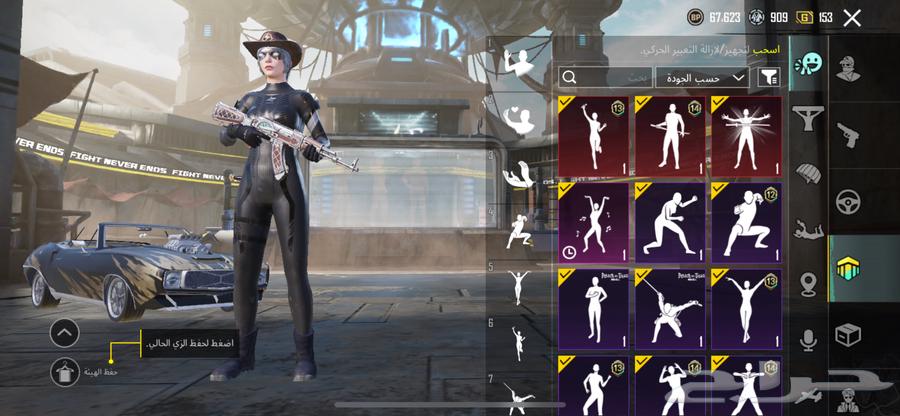Choose the dancing emote with music notes
The image size is (900, 416).
(593, 220)
